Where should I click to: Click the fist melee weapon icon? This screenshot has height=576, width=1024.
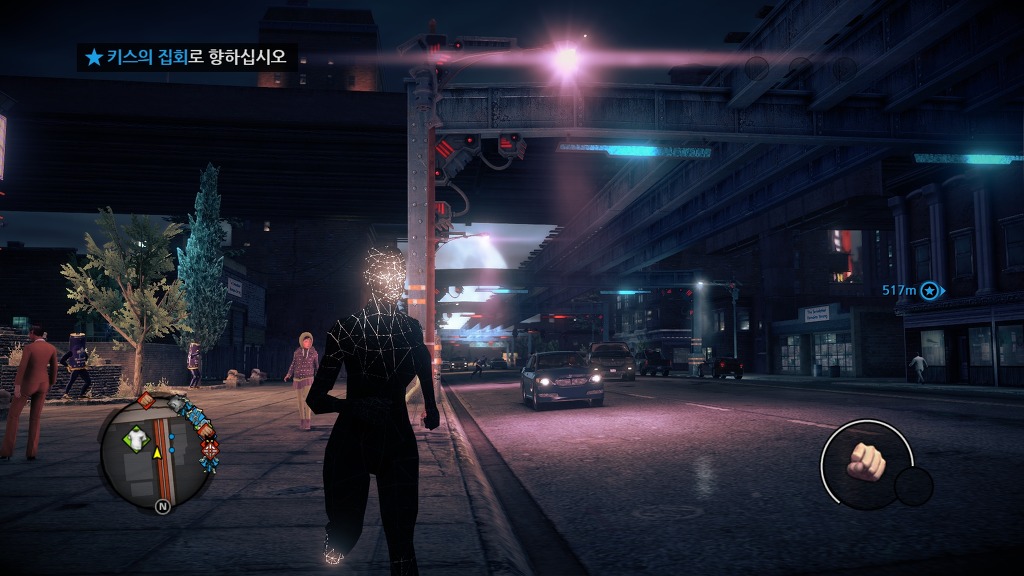tap(866, 462)
